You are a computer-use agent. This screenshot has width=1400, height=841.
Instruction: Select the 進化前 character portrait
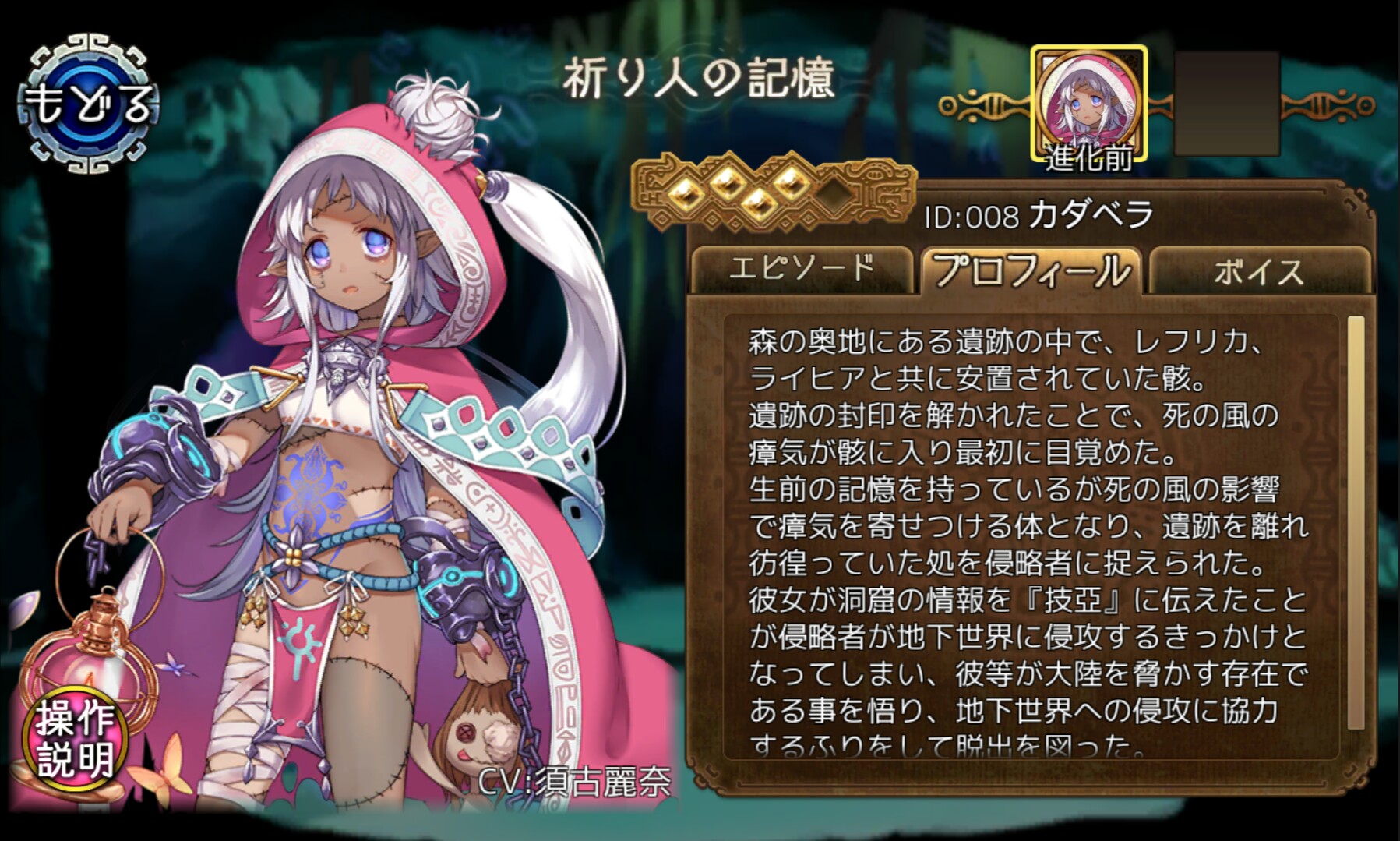(1088, 104)
